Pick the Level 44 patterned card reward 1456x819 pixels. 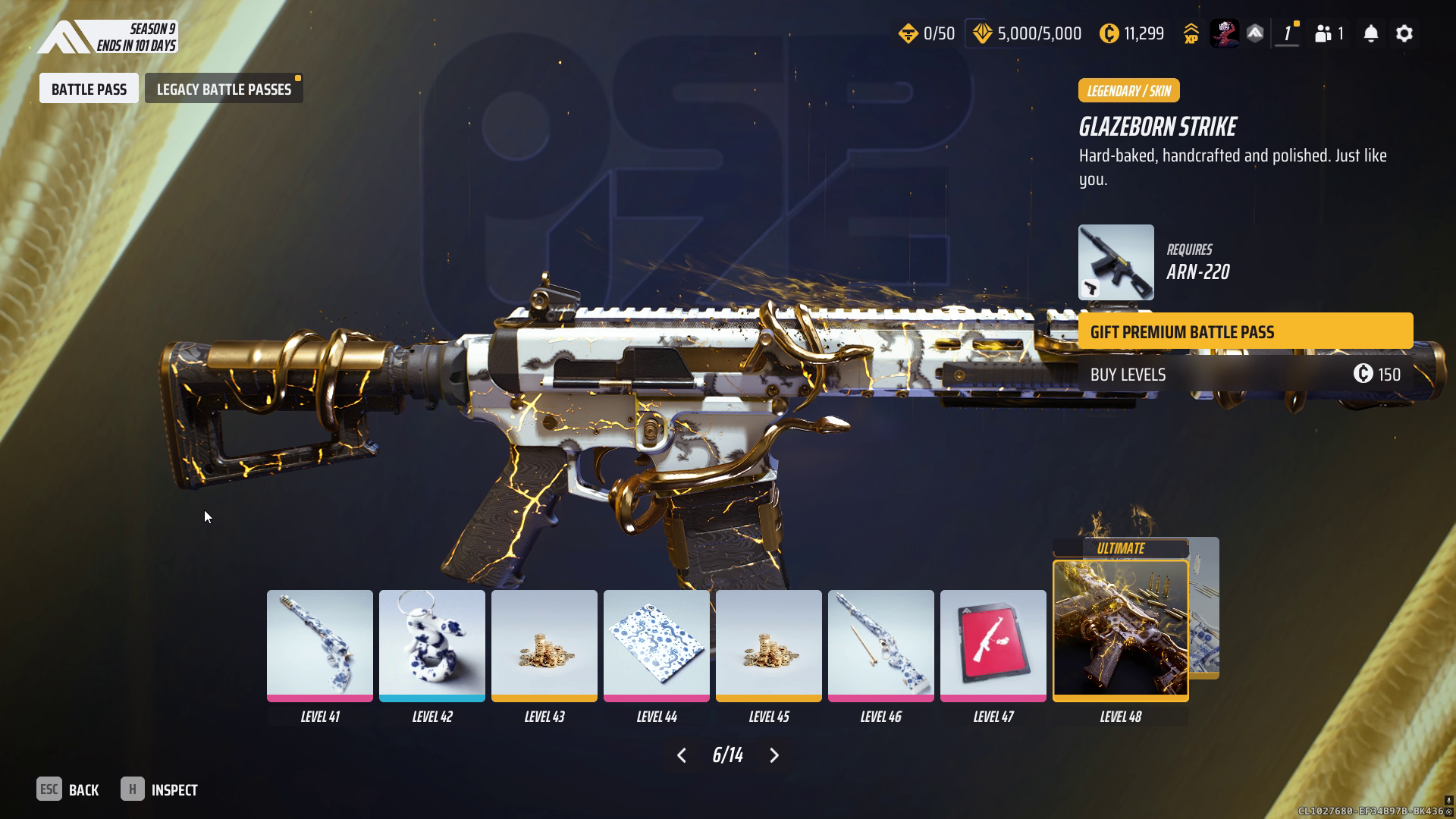click(656, 645)
